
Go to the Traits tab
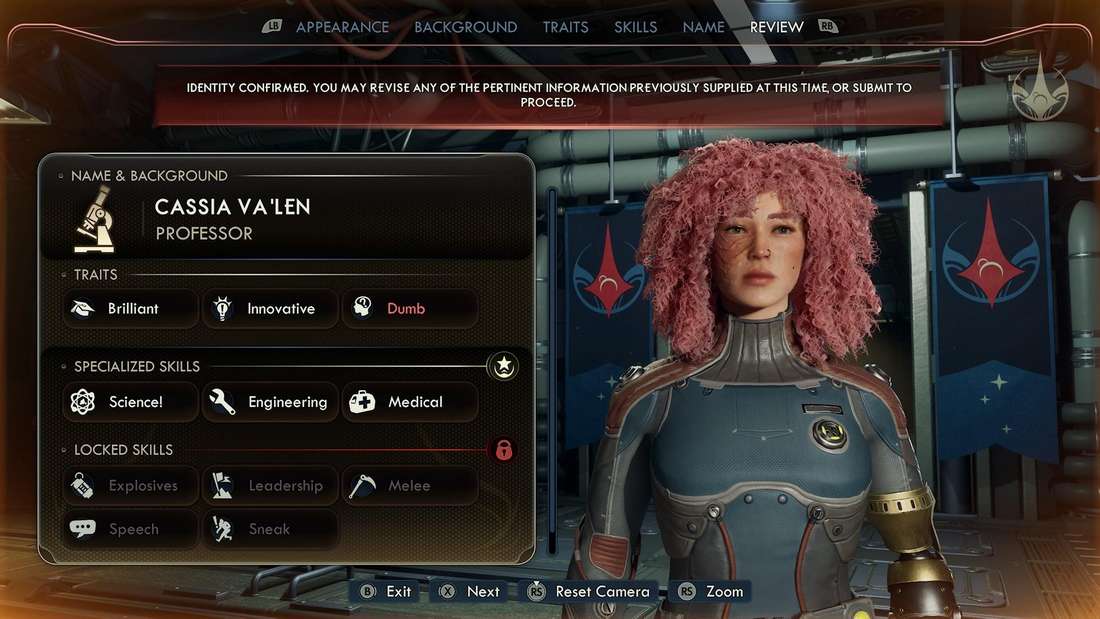pyautogui.click(x=565, y=27)
